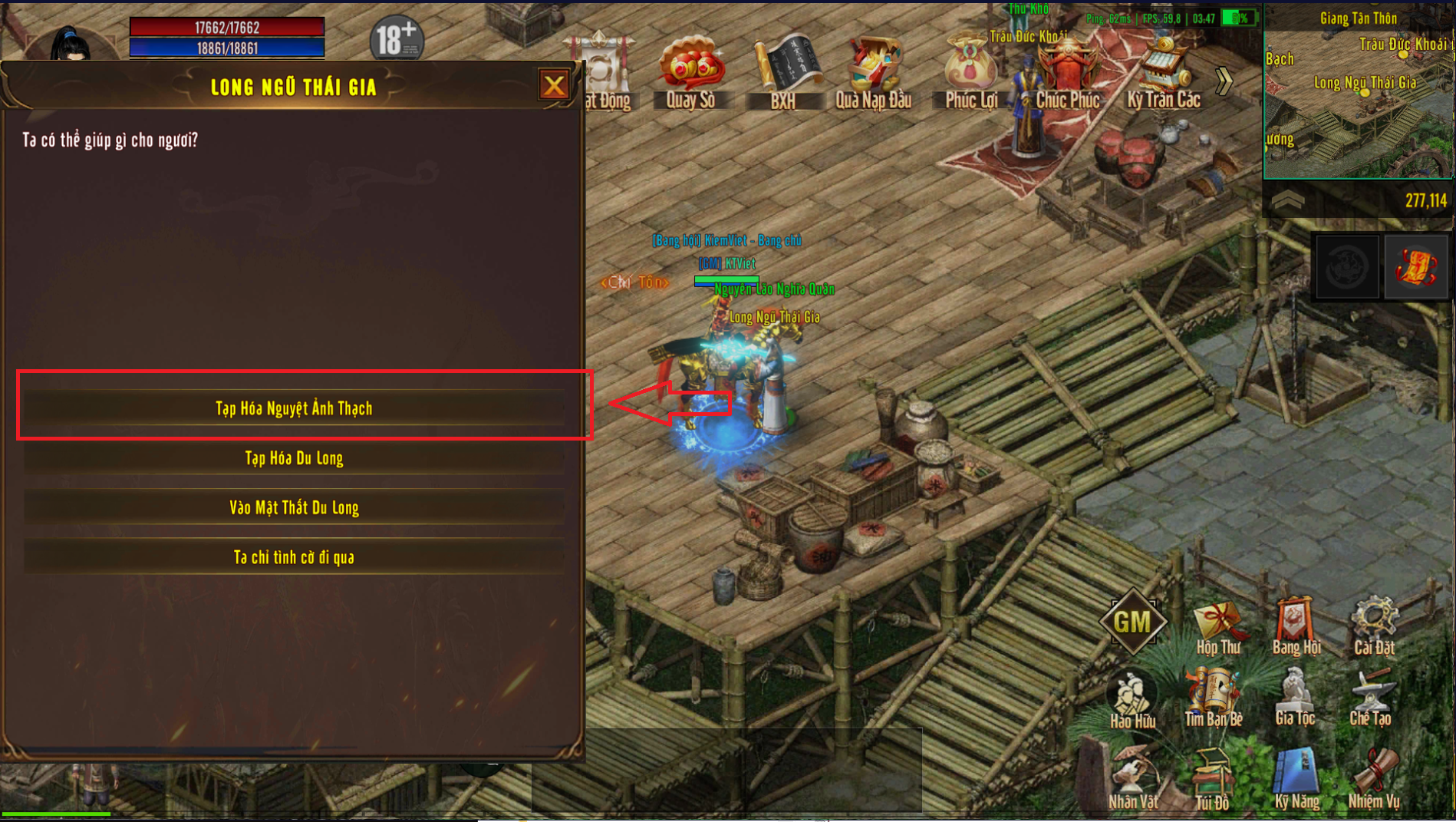Open Cài Đặt settings gear
The width and height of the screenshot is (1456, 822).
(1374, 626)
